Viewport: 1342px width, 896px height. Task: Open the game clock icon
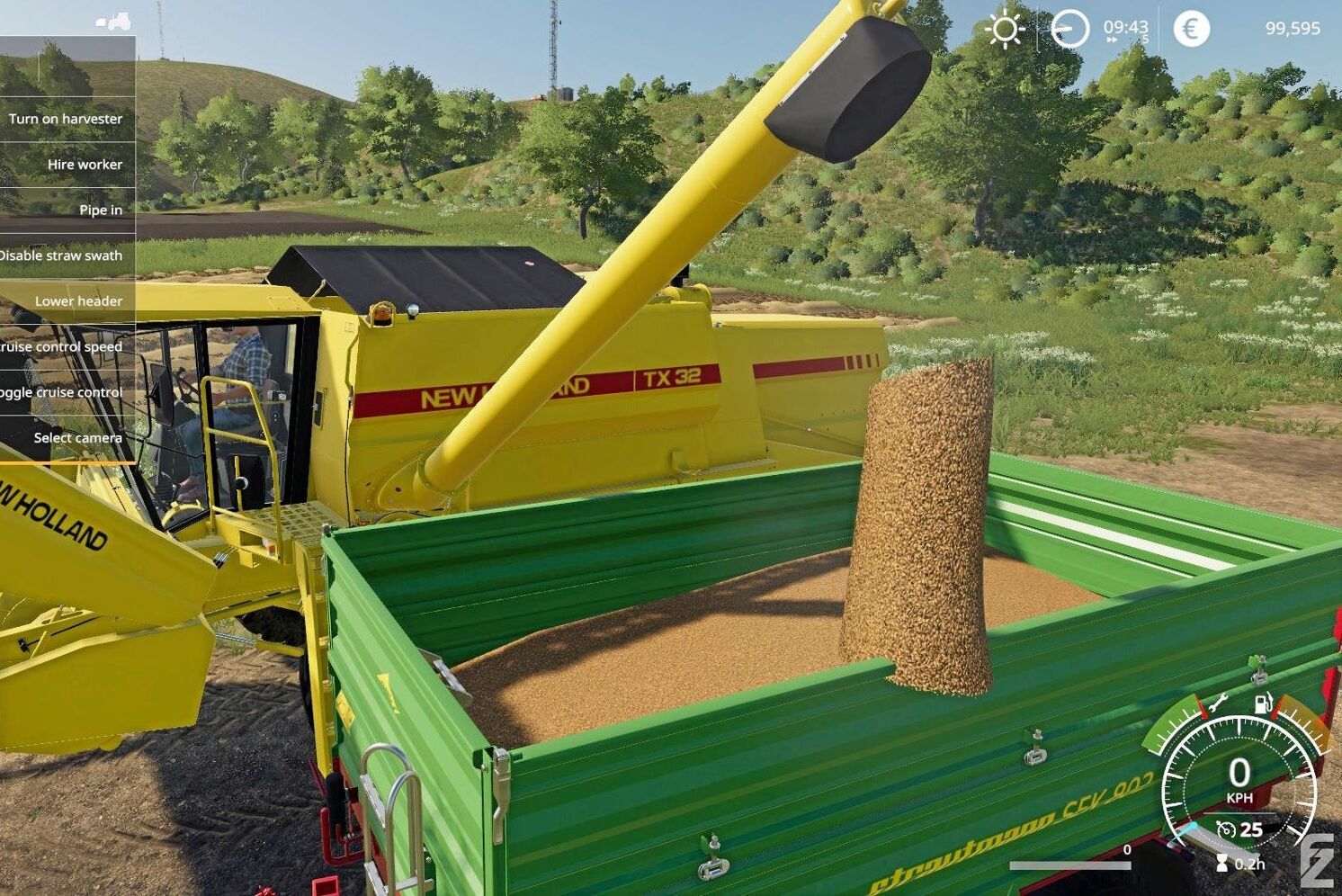(1069, 29)
